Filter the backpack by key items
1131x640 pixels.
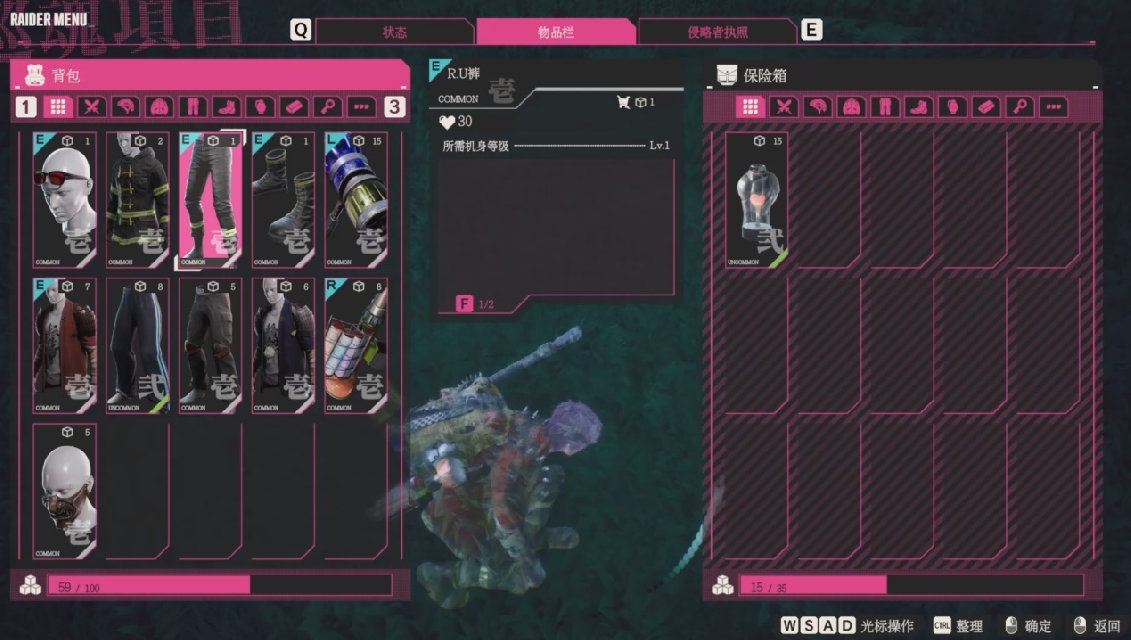point(326,107)
